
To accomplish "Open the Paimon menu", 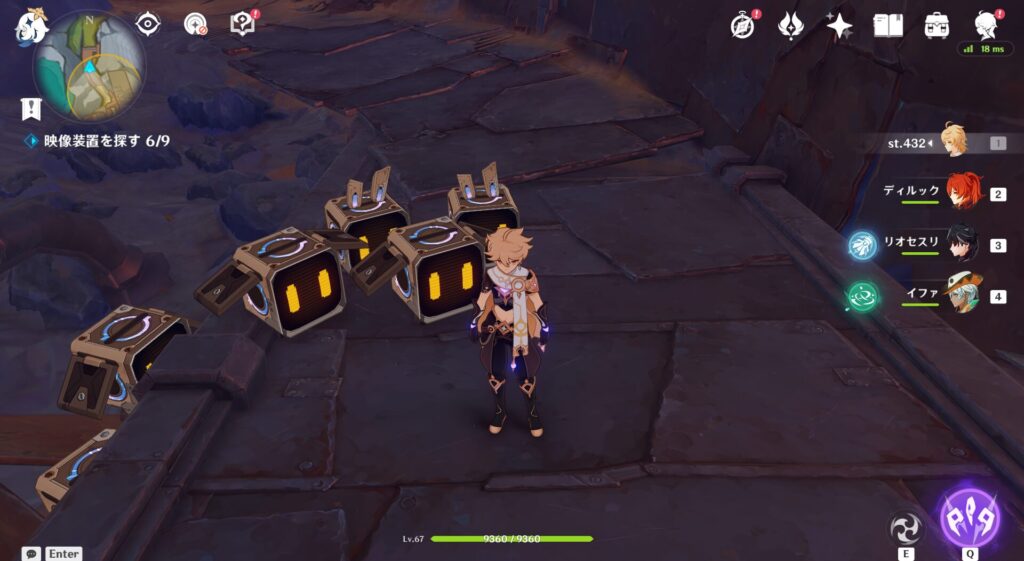I will point(30,26).
